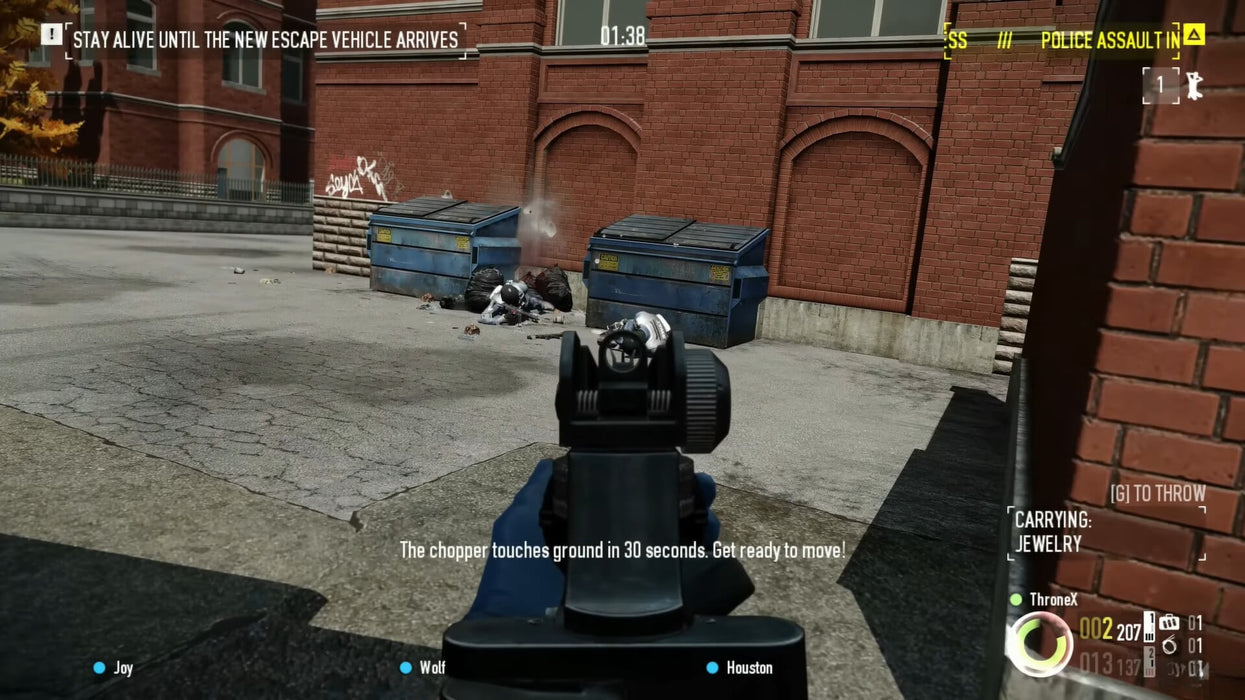The image size is (1245, 700).
Task: Click ThroneX's player name label
Action: (x=1054, y=600)
